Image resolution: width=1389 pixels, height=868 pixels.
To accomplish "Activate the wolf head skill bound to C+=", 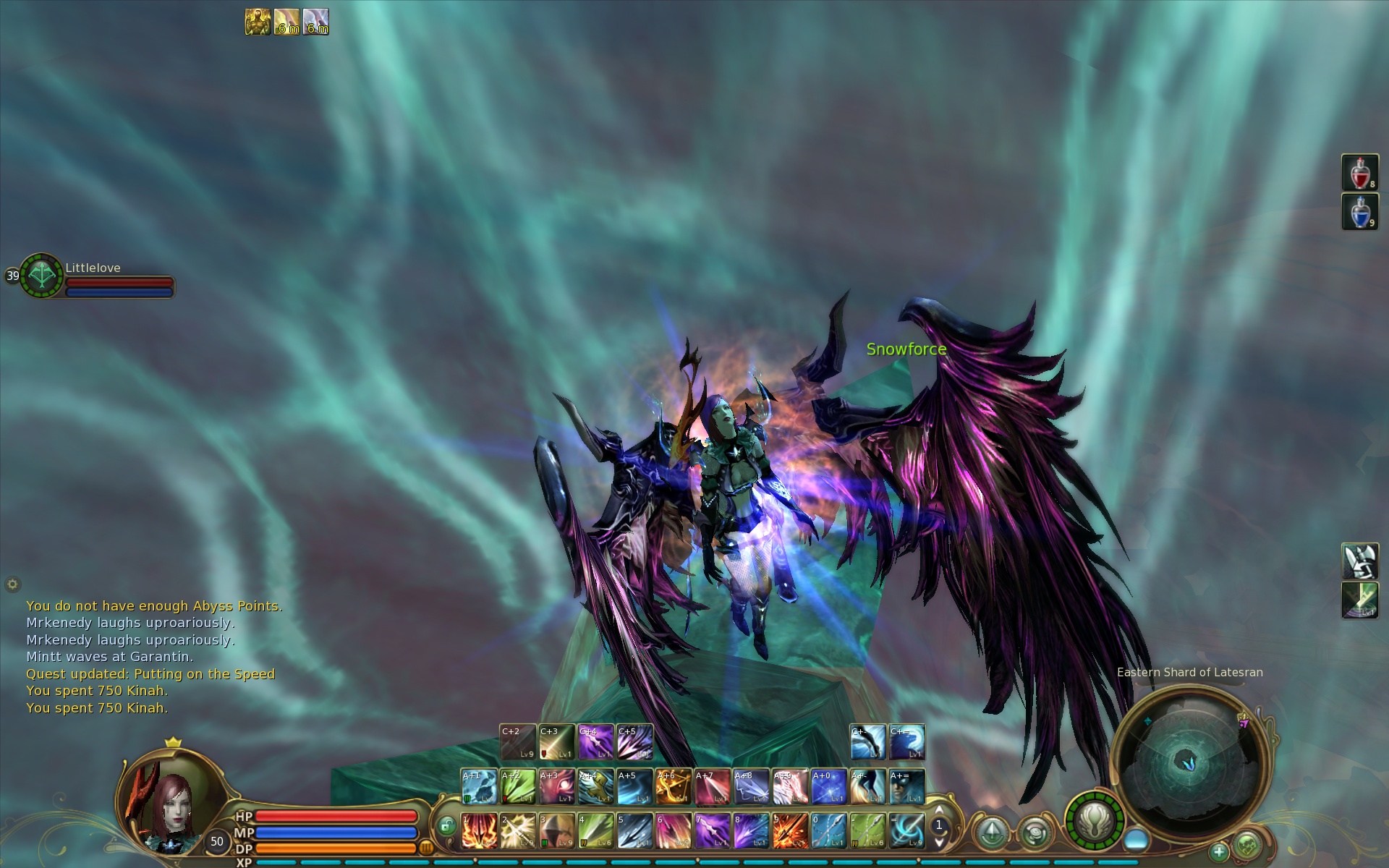I will tap(907, 742).
